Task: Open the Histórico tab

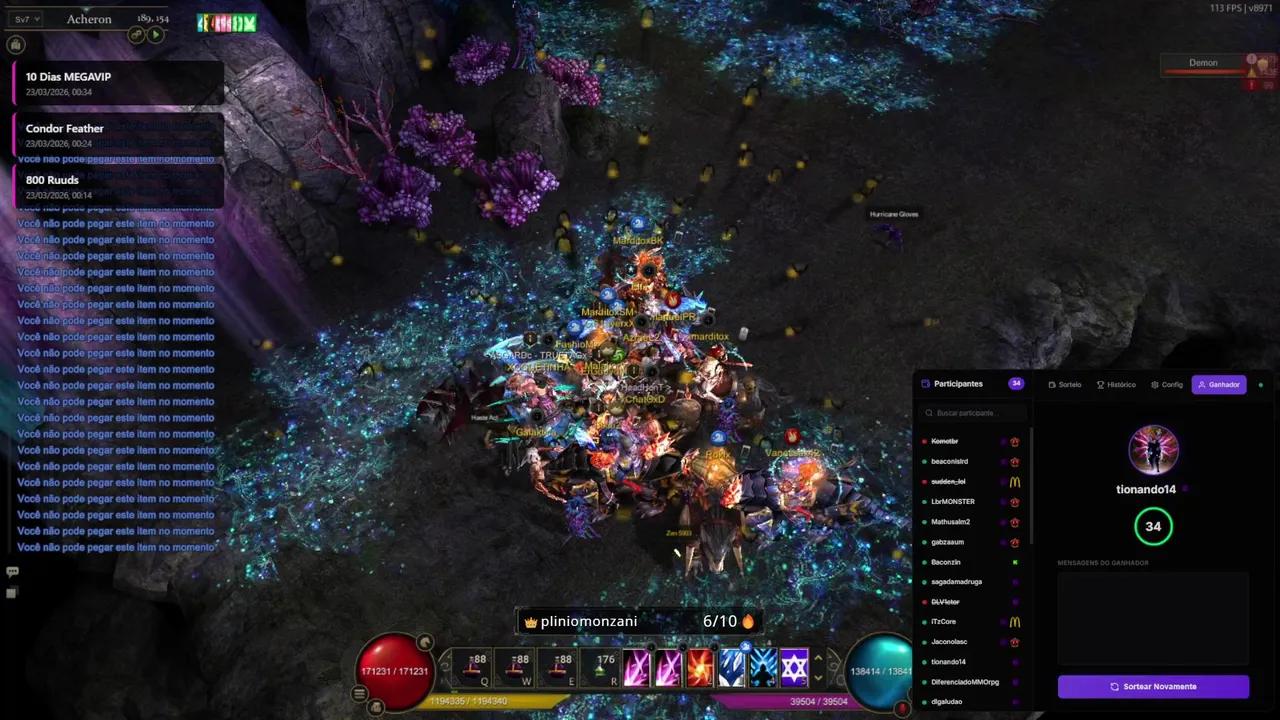Action: click(1116, 385)
